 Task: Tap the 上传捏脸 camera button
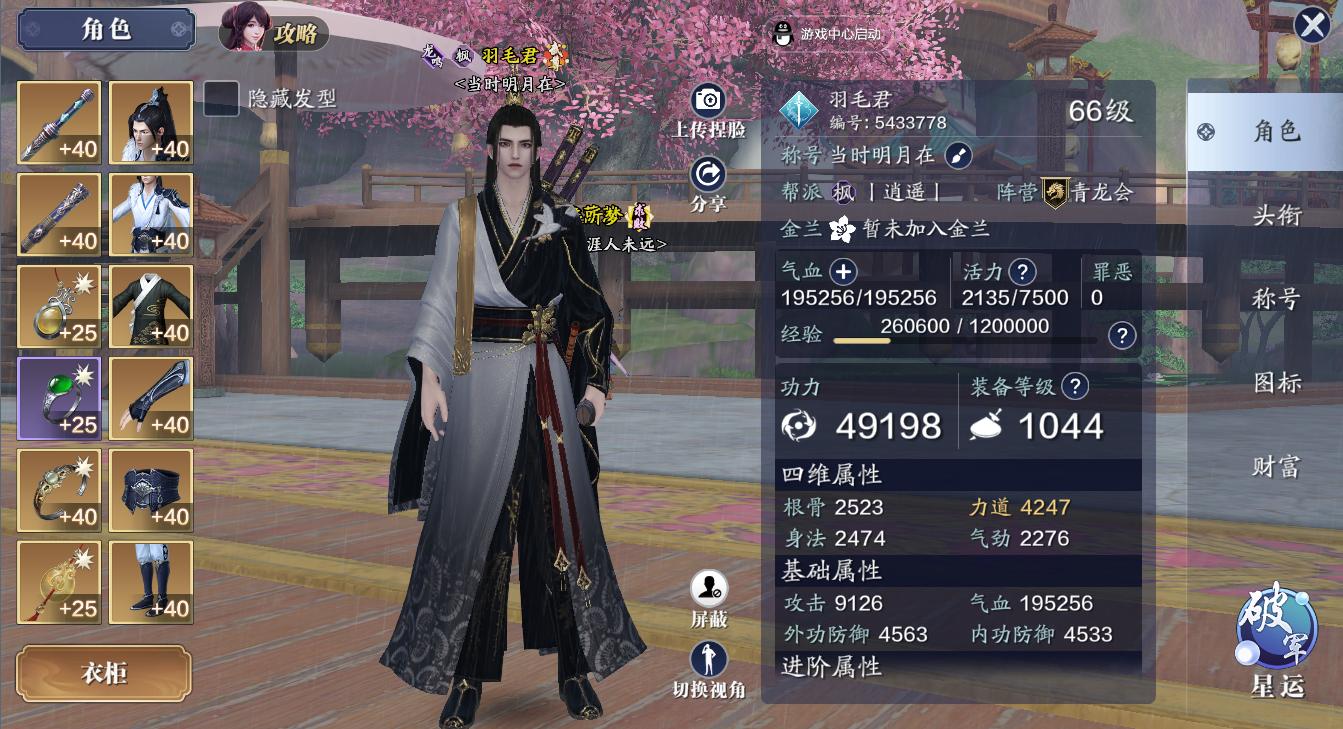[708, 100]
